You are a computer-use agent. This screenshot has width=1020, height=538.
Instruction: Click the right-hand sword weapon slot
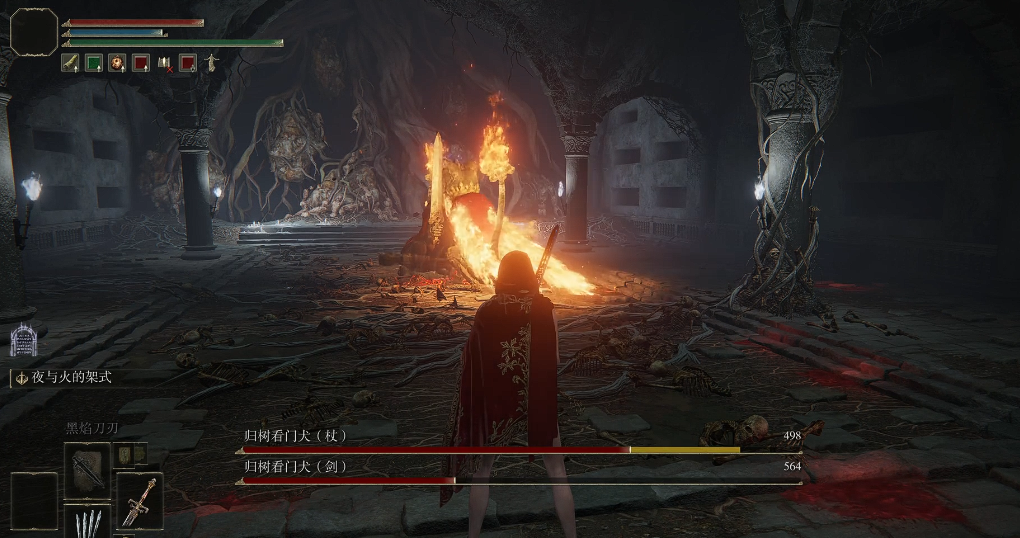[x=140, y=500]
